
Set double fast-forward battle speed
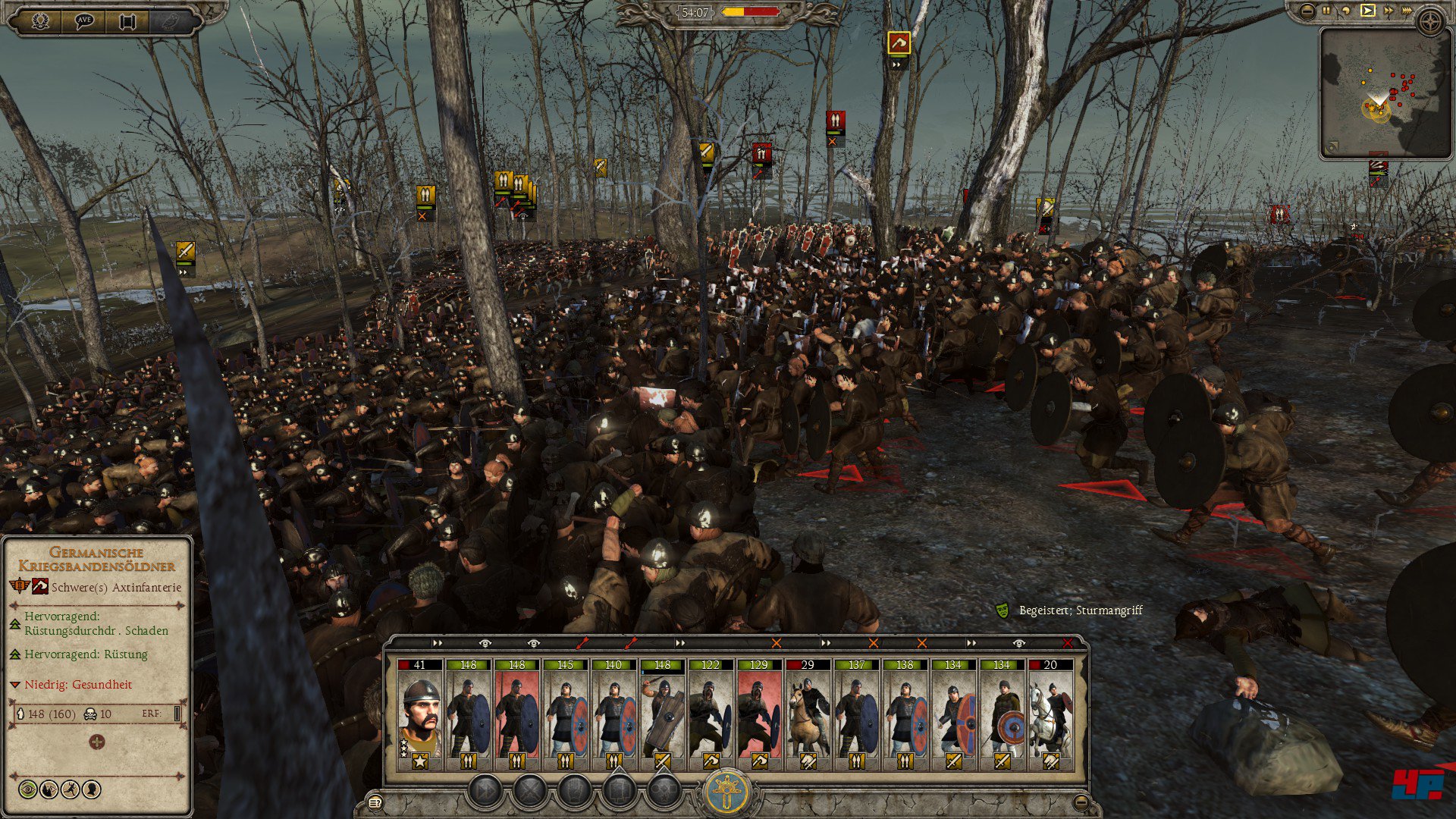point(1389,11)
